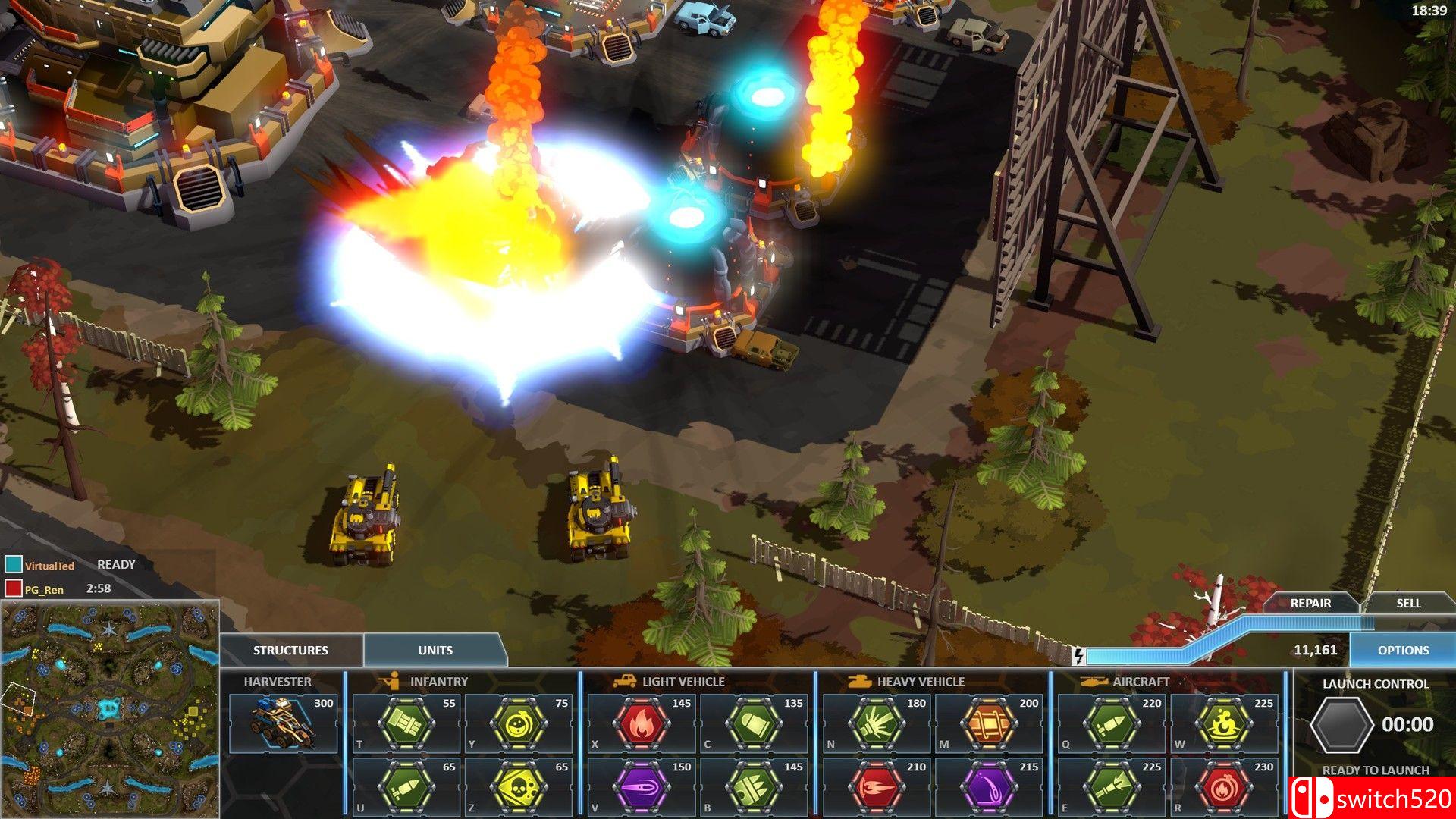
Task: Queue the 55-cost infantry unit
Action: tap(406, 723)
